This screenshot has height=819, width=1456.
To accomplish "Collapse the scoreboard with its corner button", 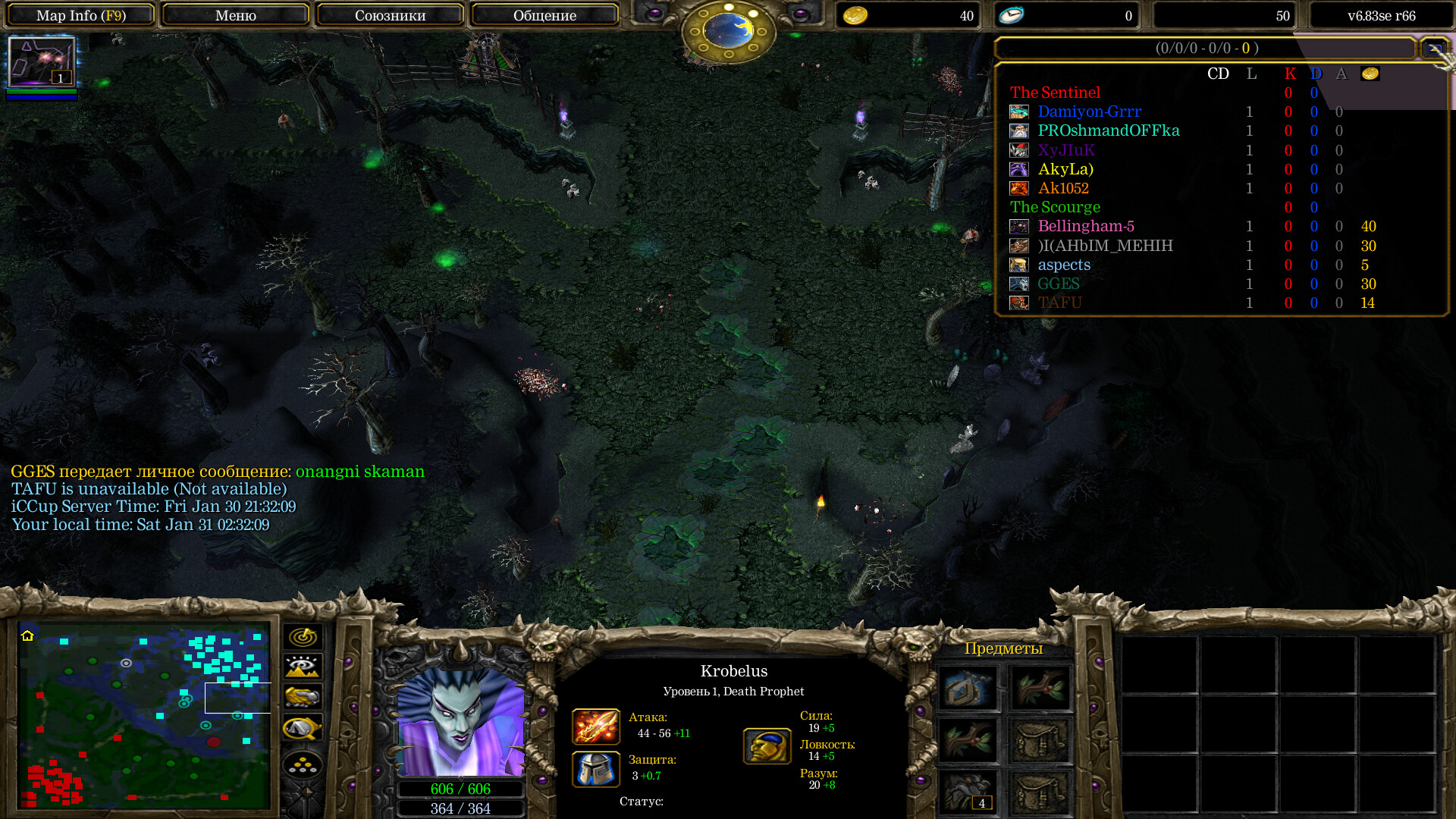I will [1433, 49].
